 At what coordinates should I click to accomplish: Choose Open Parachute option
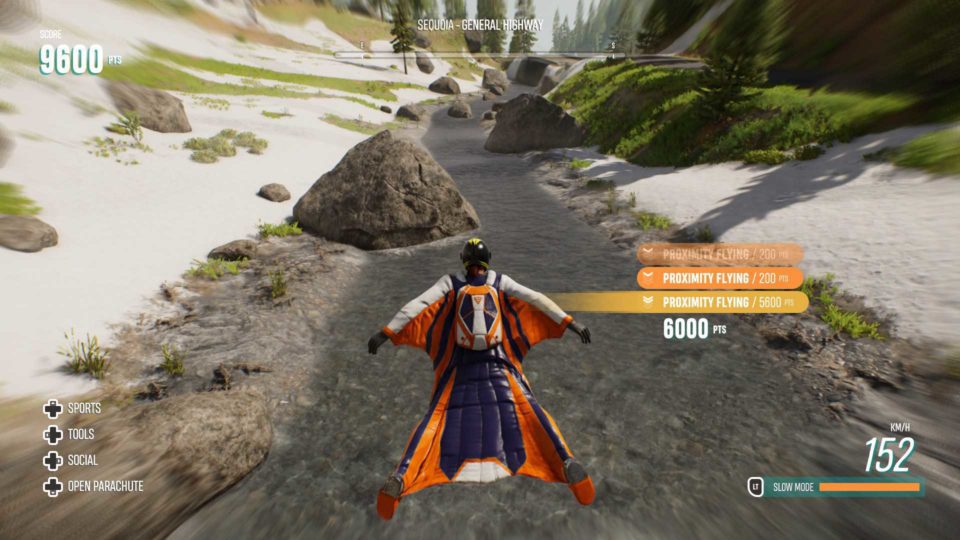pos(93,487)
